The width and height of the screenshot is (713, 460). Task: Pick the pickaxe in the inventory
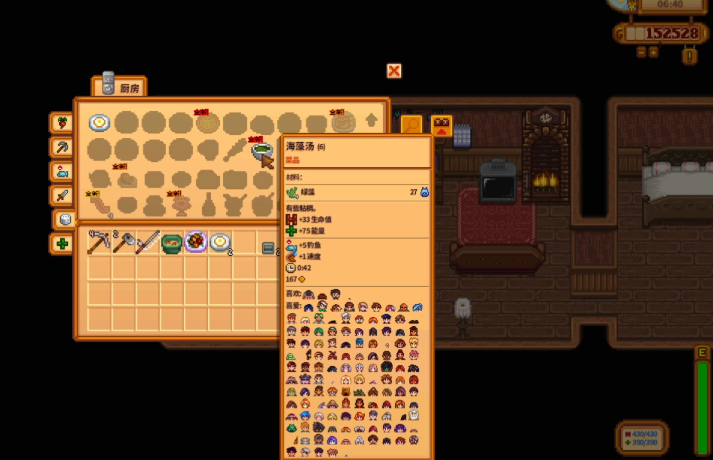point(99,242)
